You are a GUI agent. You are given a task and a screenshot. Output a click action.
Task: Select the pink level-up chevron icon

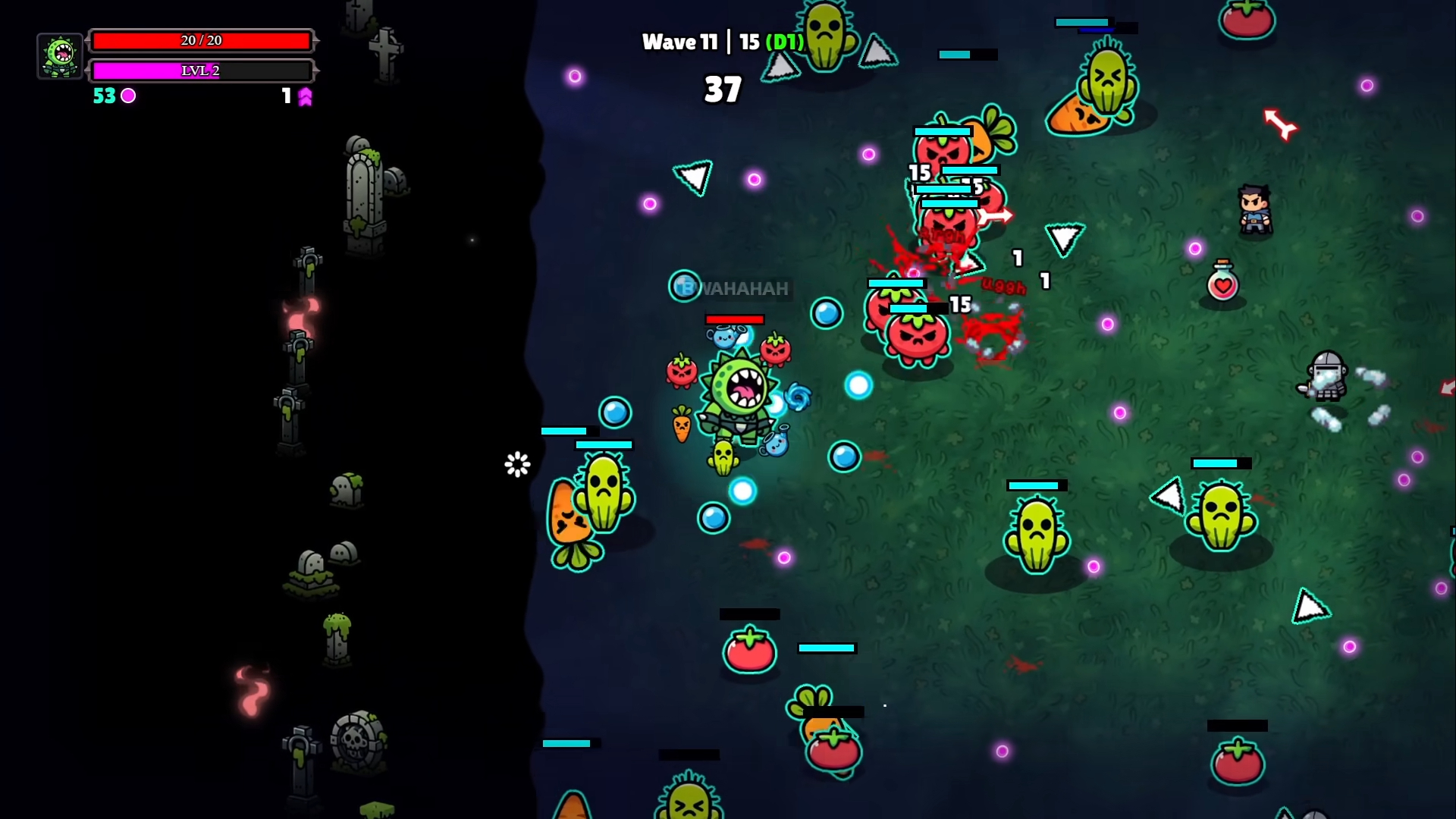[305, 96]
